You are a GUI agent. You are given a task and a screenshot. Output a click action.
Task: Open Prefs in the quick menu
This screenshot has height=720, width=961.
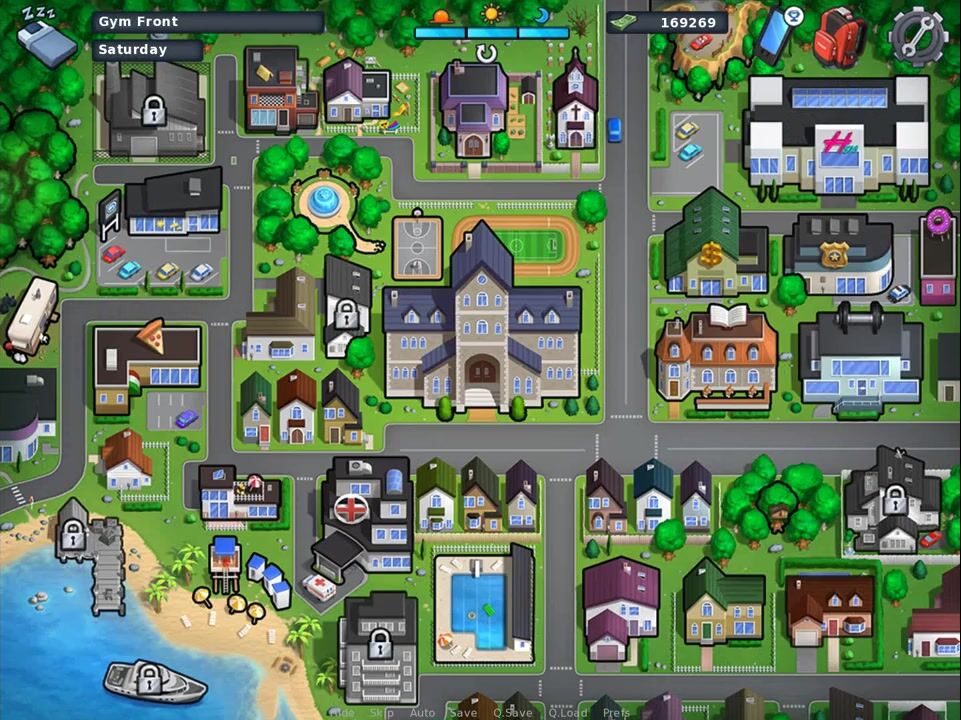(x=616, y=713)
